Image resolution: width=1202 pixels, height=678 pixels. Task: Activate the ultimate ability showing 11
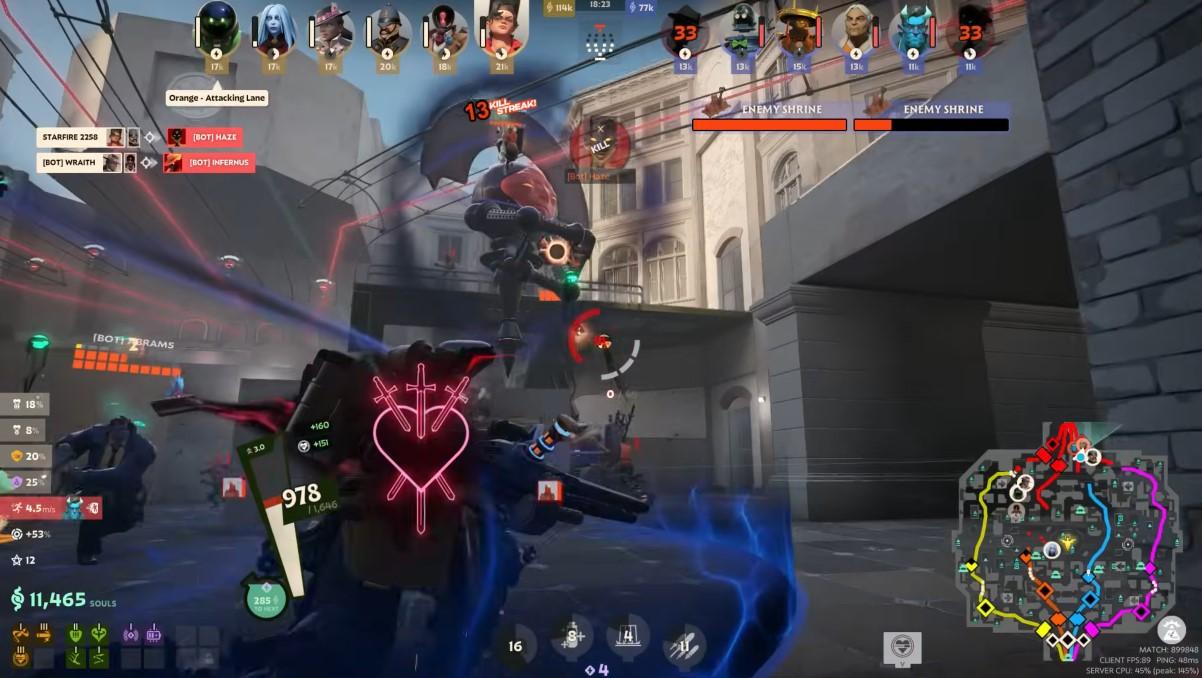click(685, 645)
